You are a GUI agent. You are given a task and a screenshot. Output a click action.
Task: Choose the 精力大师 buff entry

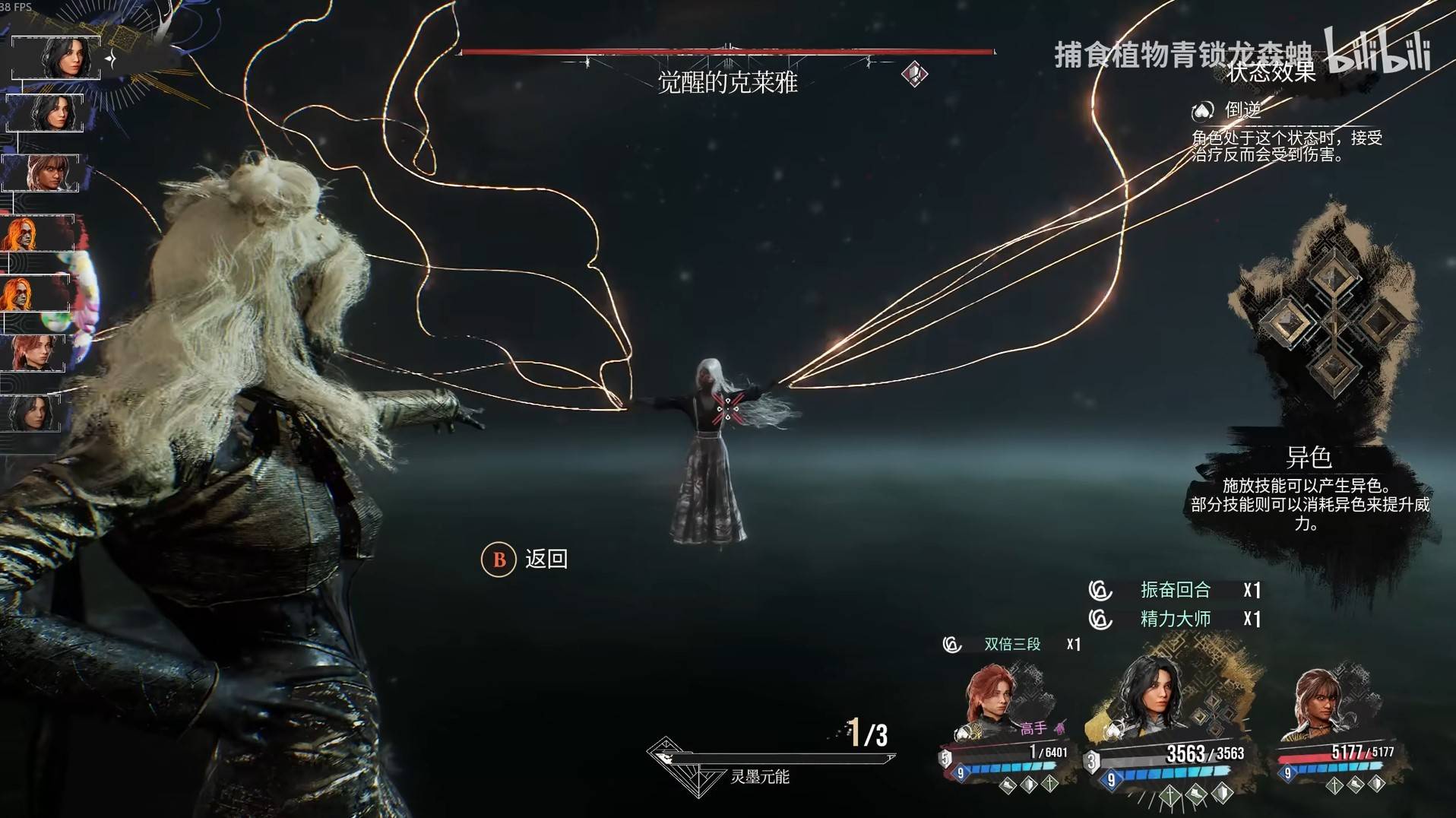1175,619
